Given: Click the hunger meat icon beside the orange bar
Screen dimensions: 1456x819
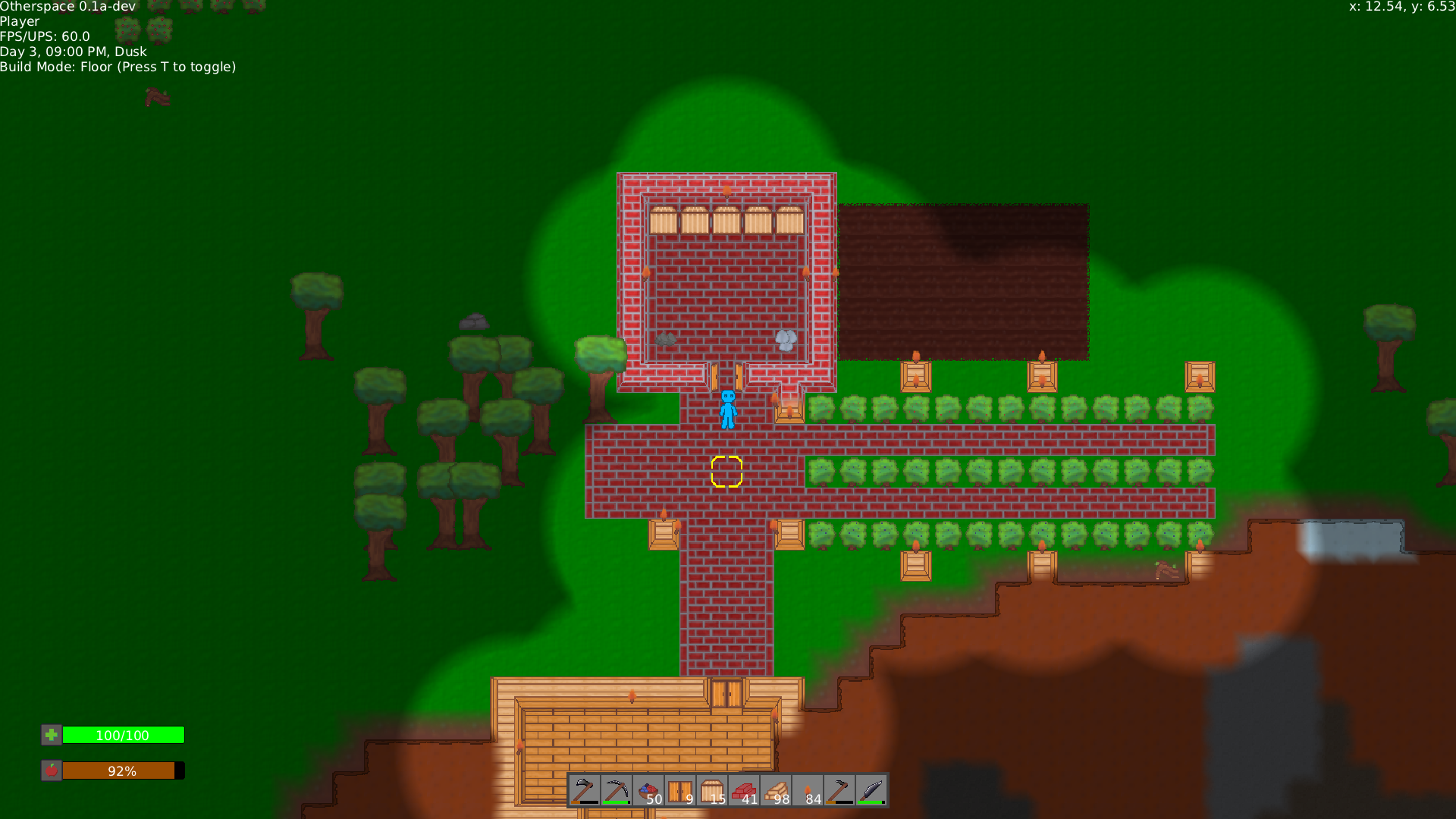Looking at the screenshot, I should click(50, 770).
